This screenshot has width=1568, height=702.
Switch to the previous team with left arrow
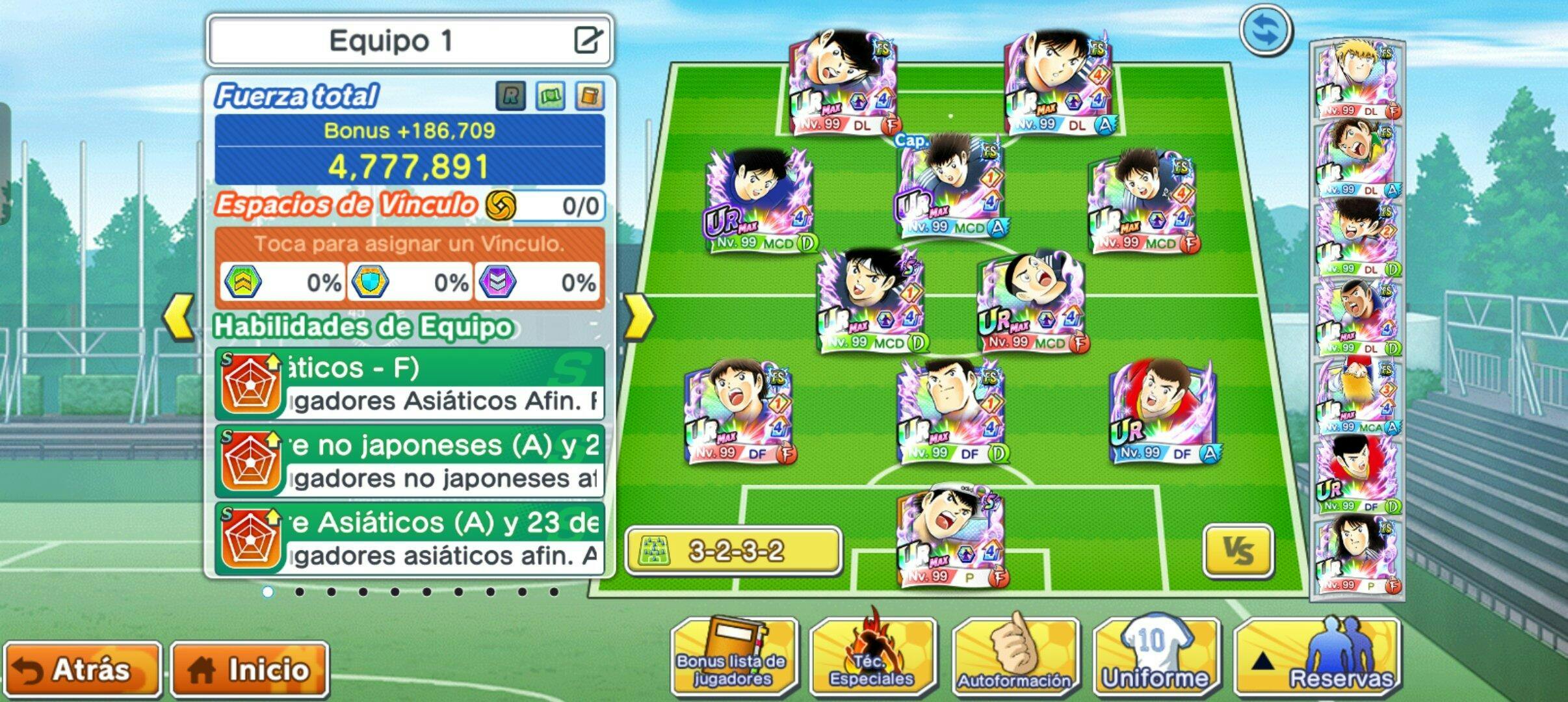point(178,317)
